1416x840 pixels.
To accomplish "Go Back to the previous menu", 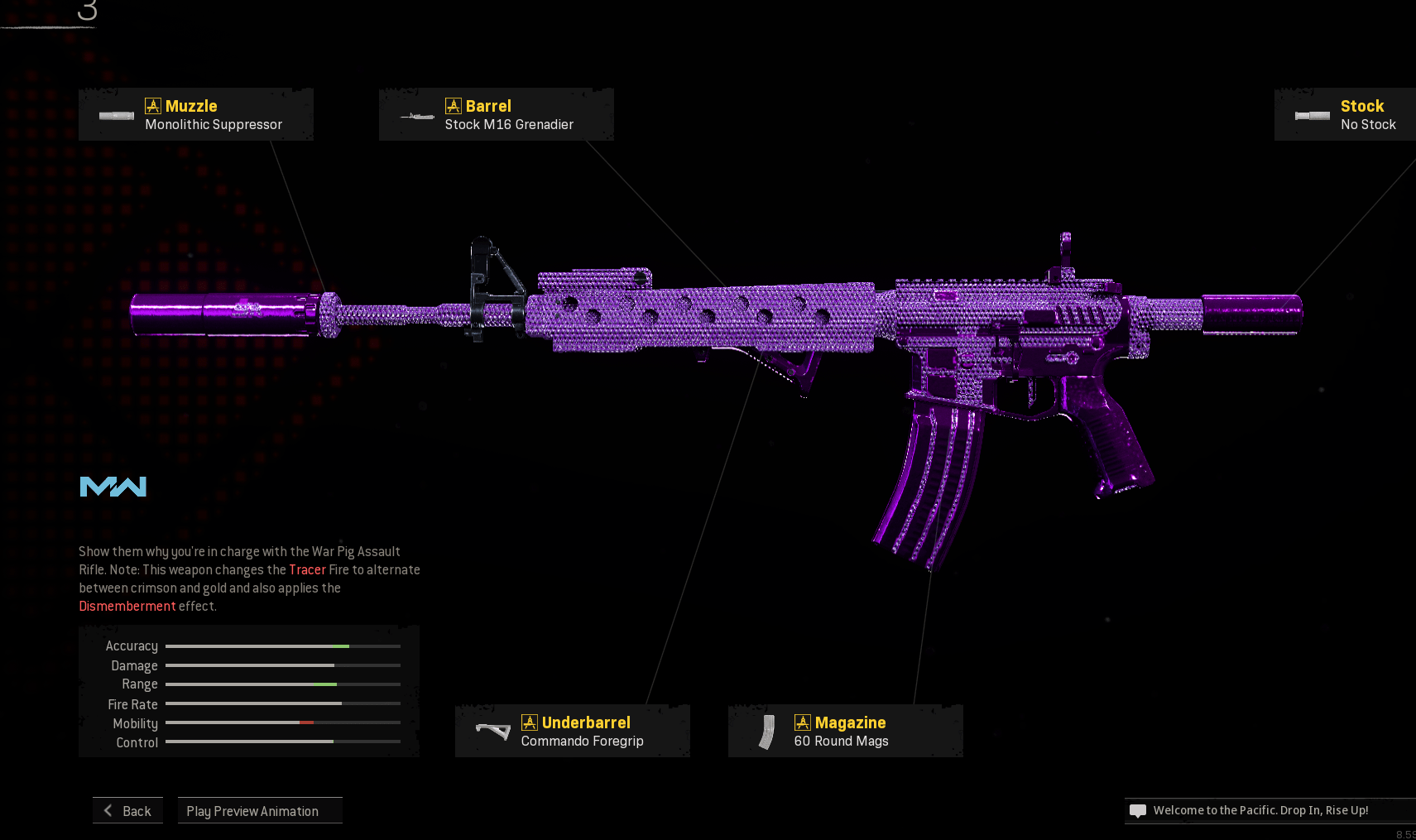I will point(128,811).
